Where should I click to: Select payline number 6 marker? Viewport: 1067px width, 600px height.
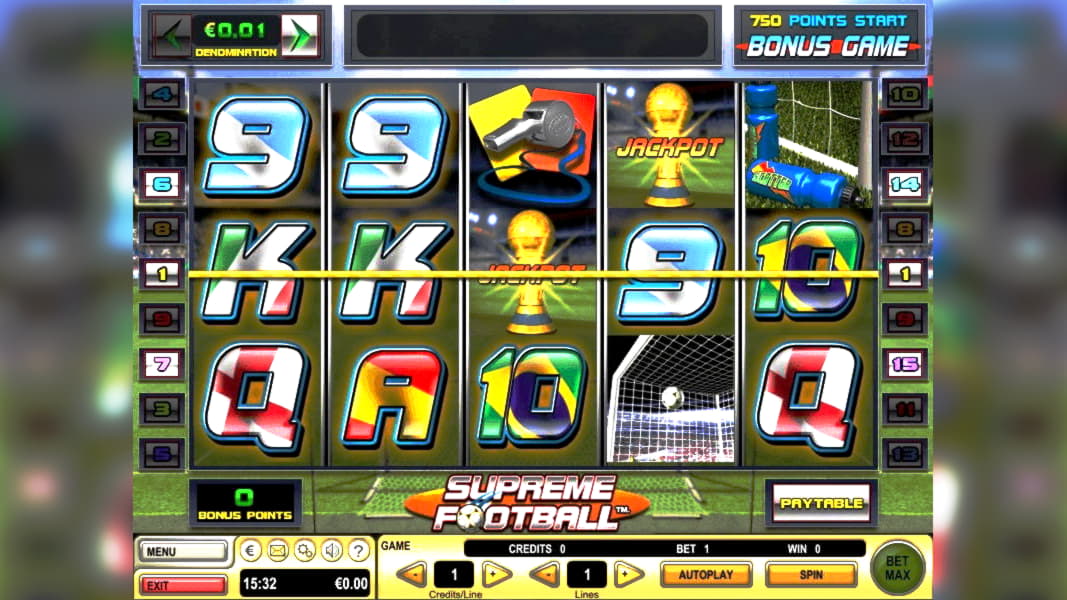click(161, 183)
